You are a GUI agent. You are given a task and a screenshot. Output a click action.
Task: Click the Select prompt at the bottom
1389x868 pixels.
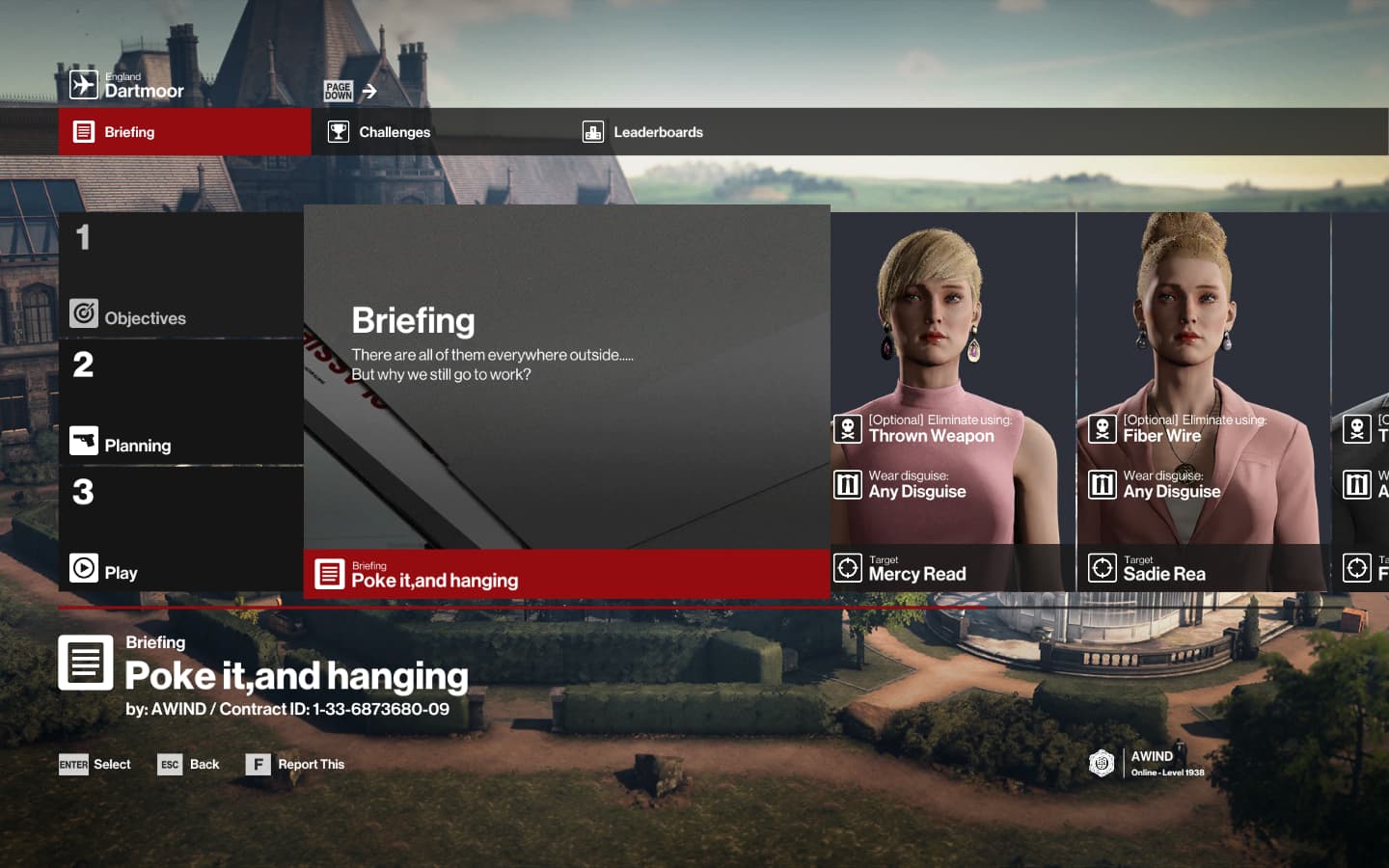tap(95, 765)
